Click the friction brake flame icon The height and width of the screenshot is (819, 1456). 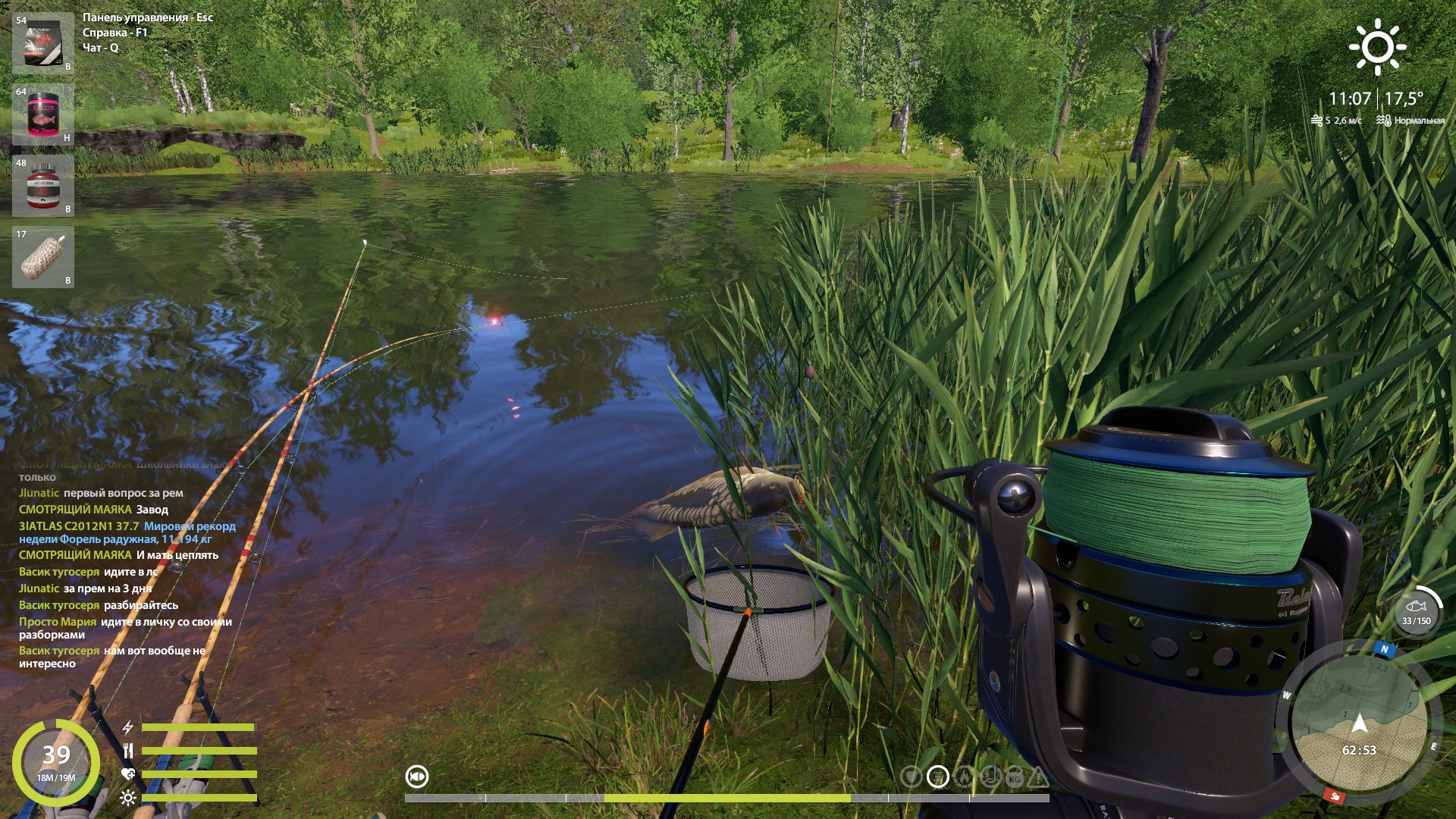click(x=965, y=777)
